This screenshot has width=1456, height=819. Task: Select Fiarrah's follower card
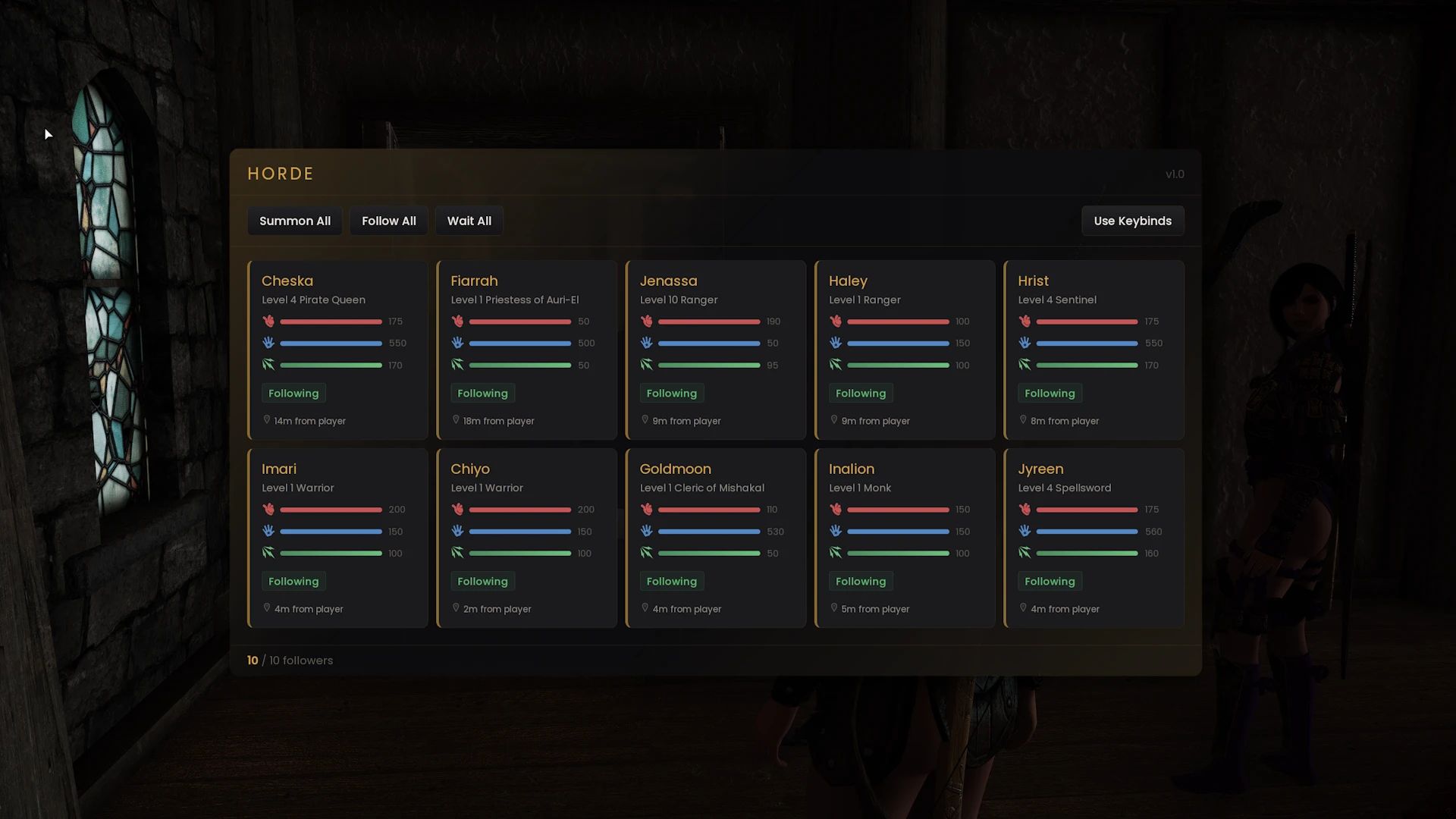click(527, 350)
